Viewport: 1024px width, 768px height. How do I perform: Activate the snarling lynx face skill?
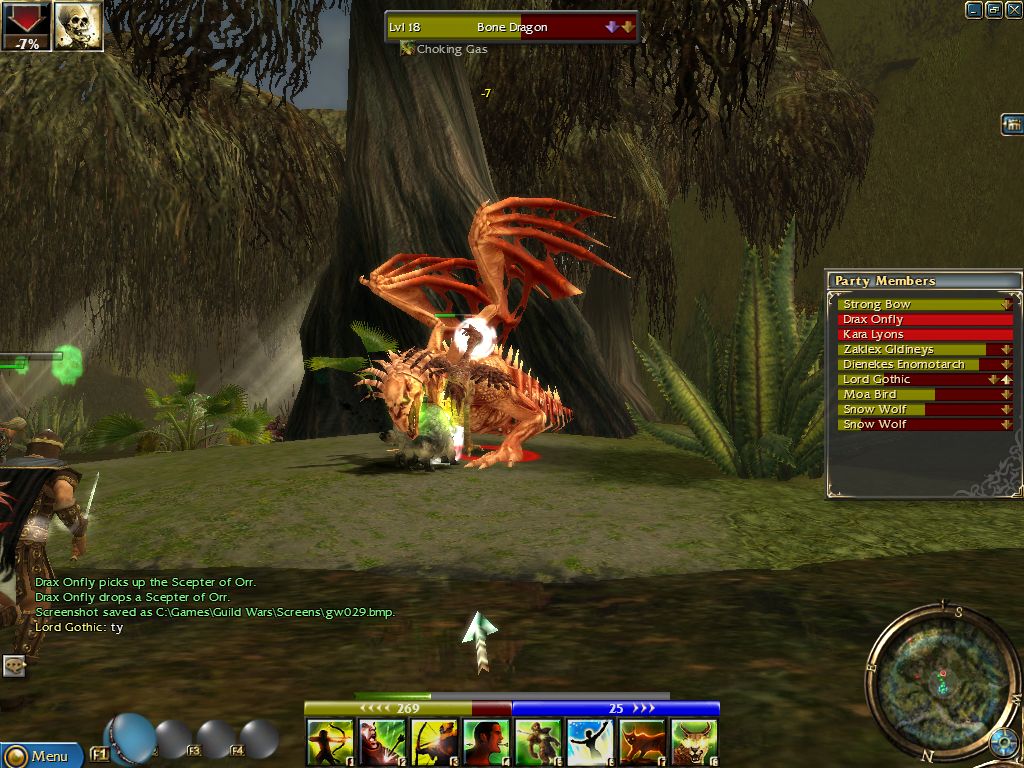(x=694, y=743)
